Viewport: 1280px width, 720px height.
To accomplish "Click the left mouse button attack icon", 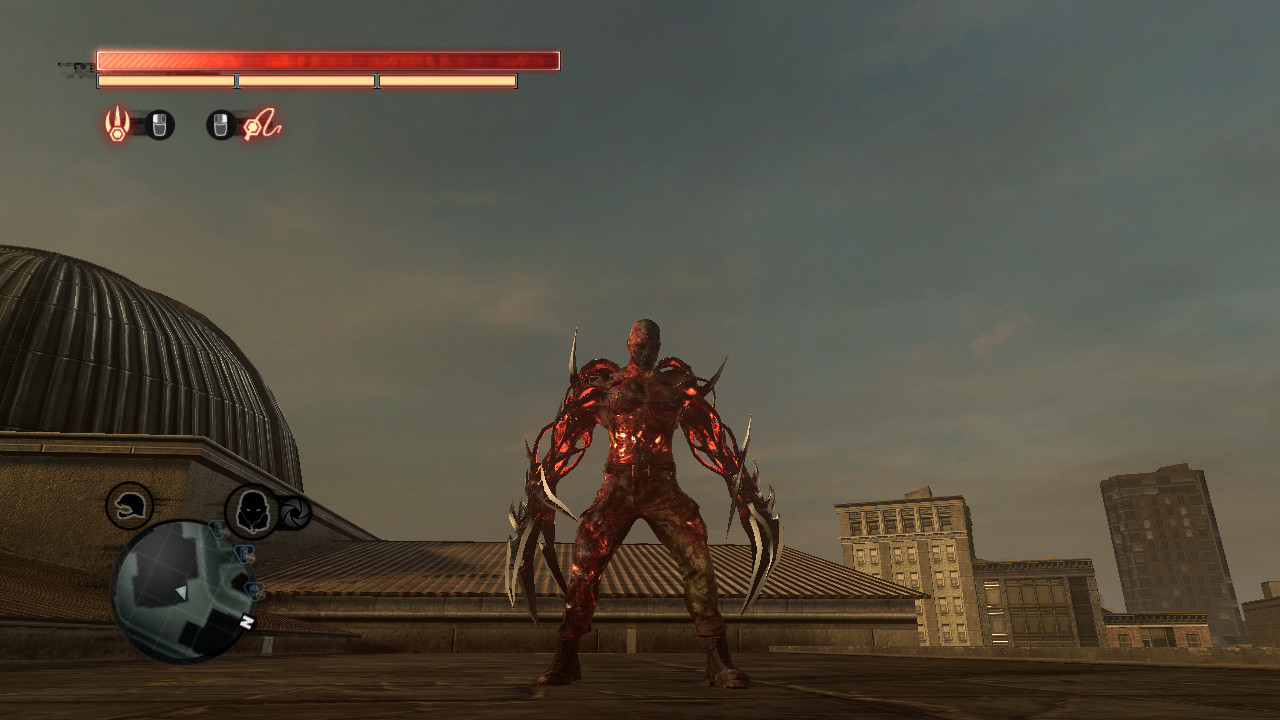I will click(x=160, y=123).
